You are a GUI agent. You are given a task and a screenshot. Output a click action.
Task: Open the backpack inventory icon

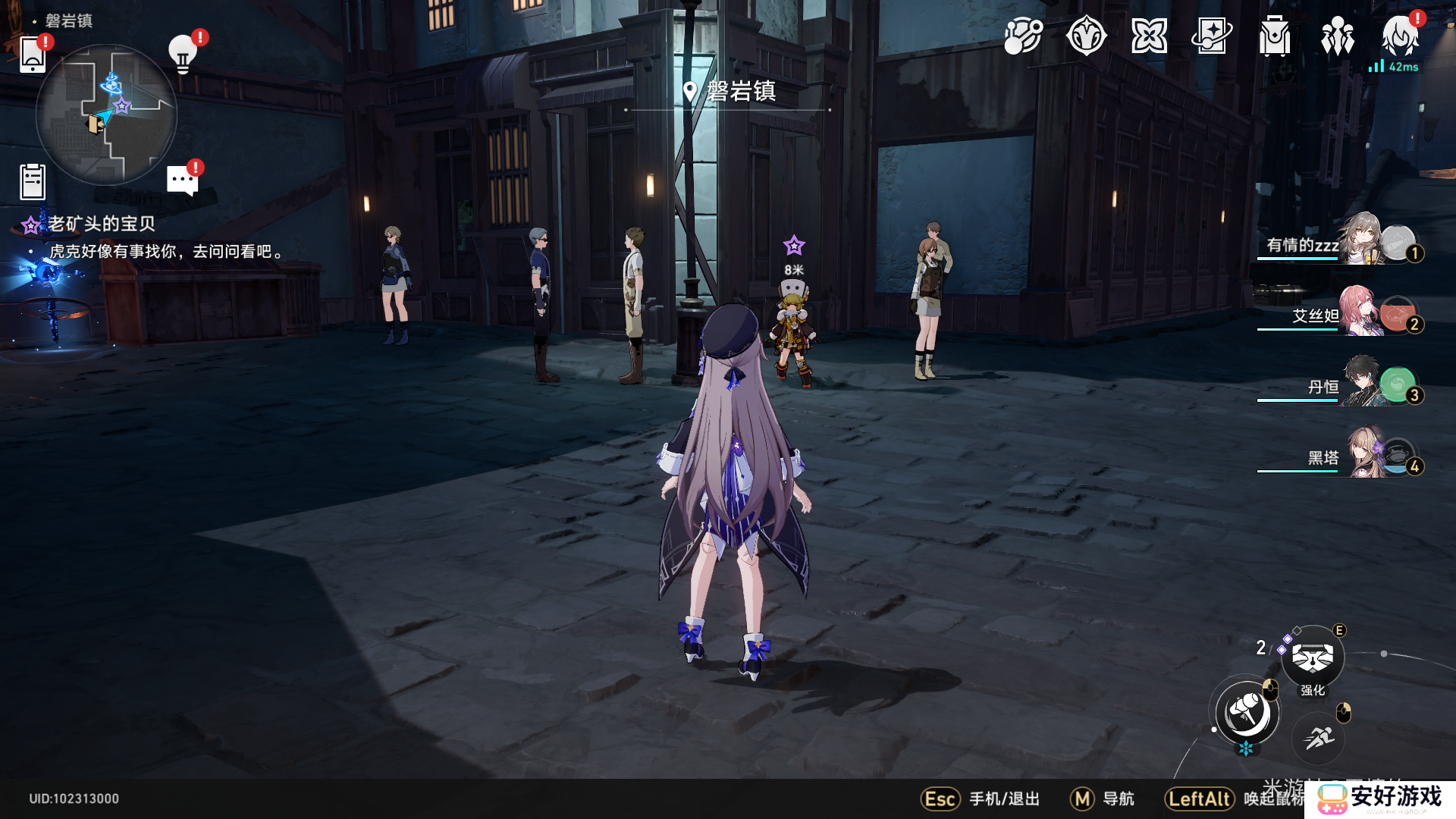tap(1275, 36)
